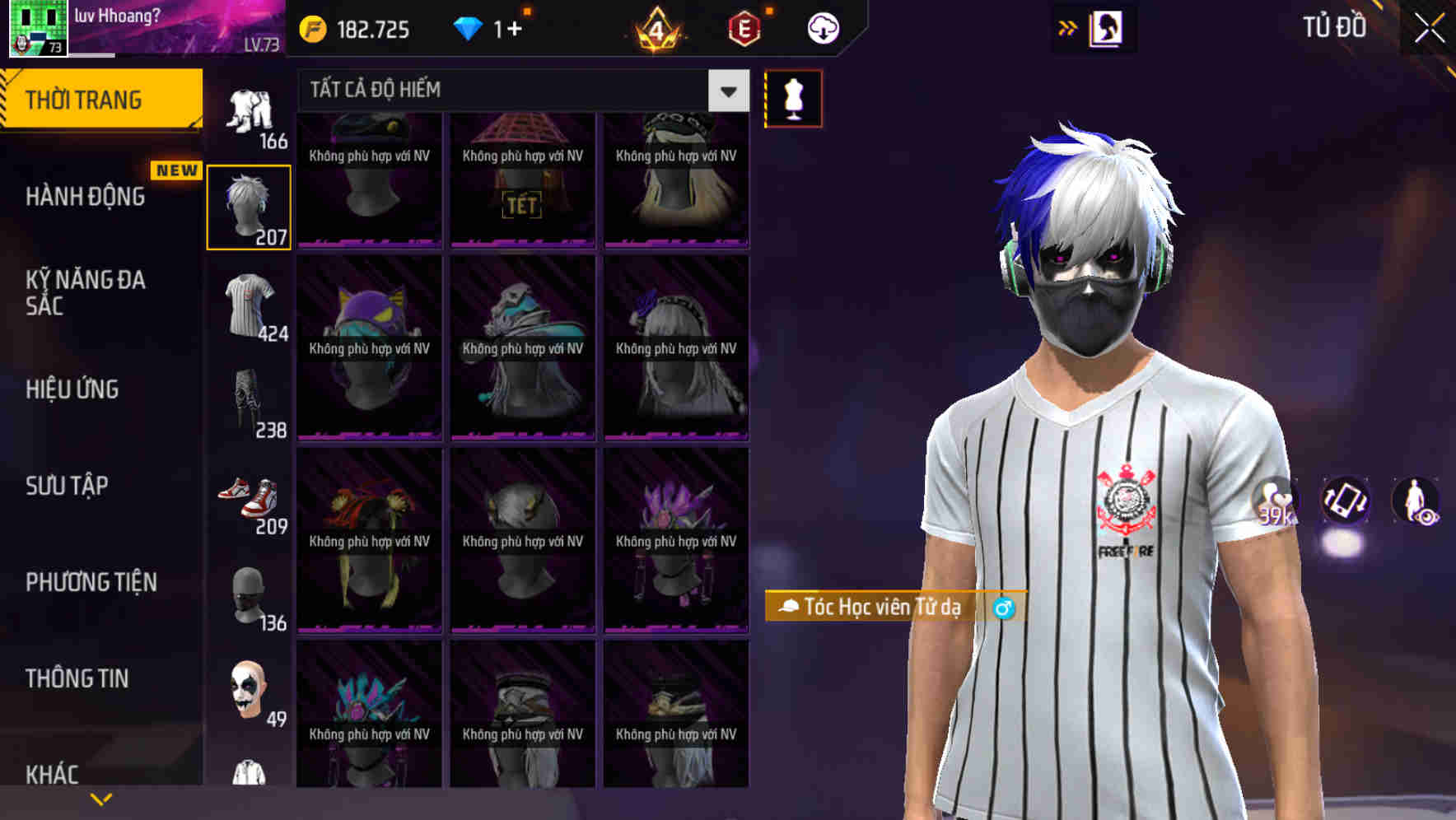This screenshot has width=1456, height=820.
Task: Select the mannequin preset icon beside the filter
Action: click(x=793, y=98)
